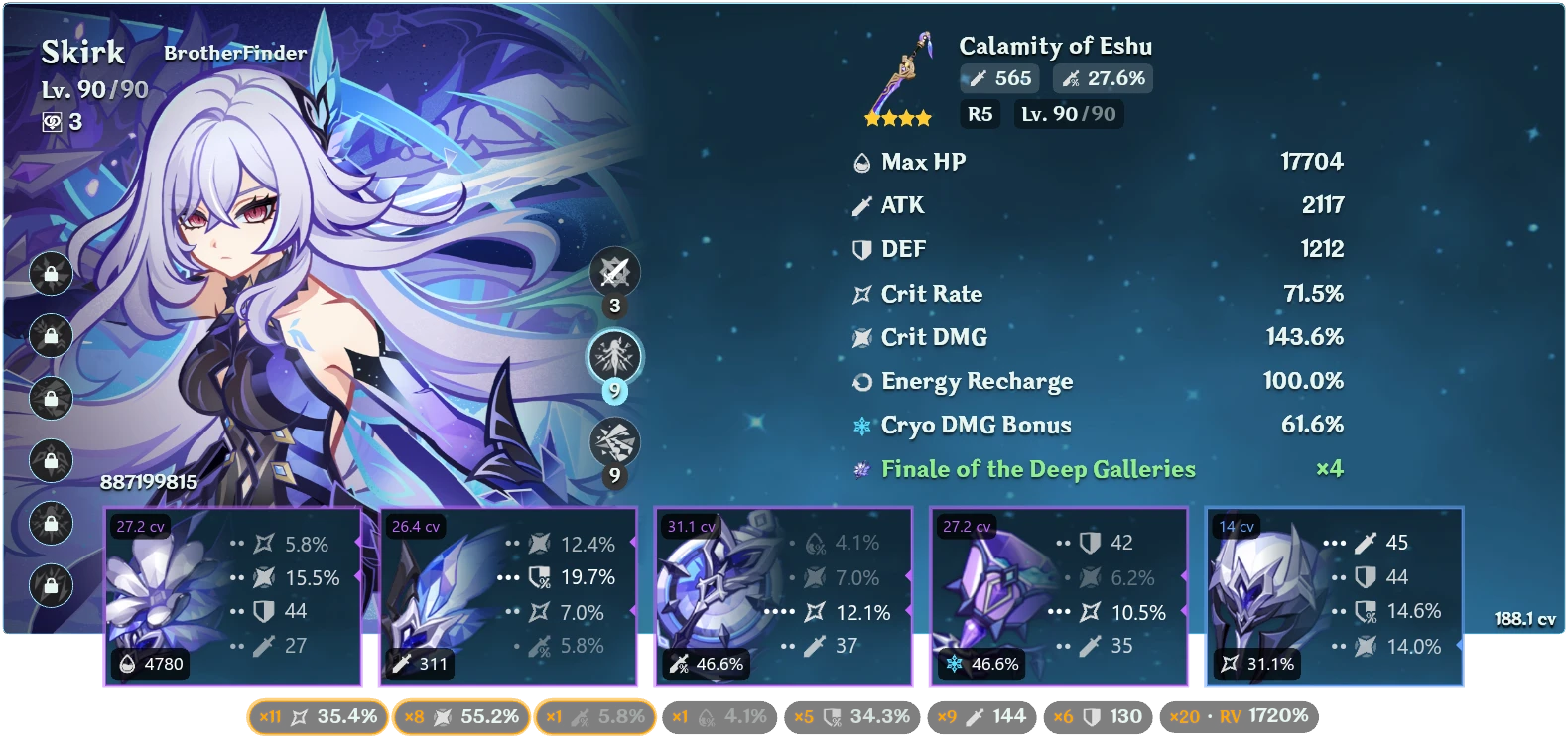The width and height of the screenshot is (1568, 741).
Task: Select the Elemental Skill talent icon
Action: [x=612, y=356]
